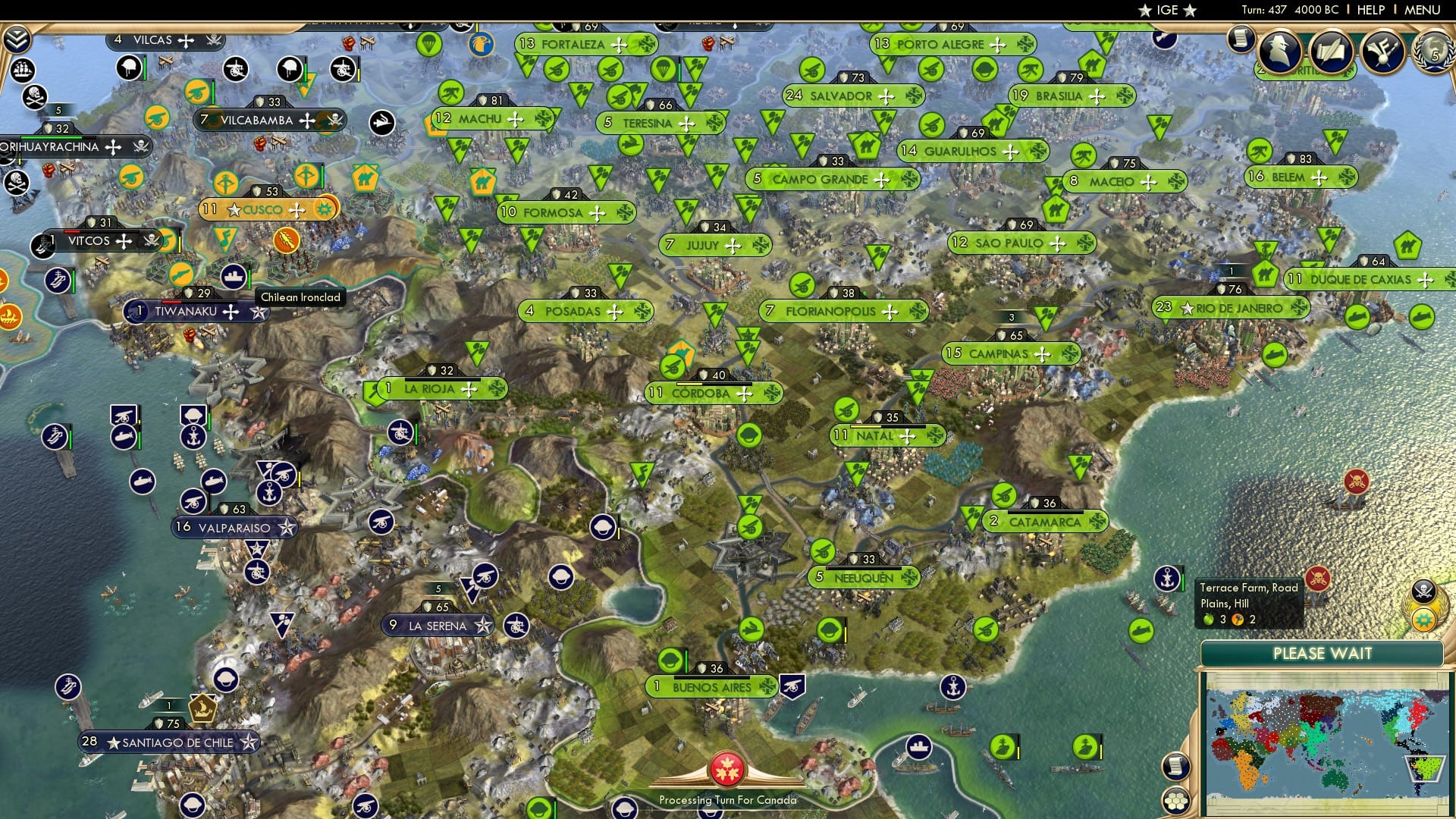This screenshot has height=819, width=1456.
Task: Click the skull banner icon above the minimap
Action: pyautogui.click(x=1423, y=591)
